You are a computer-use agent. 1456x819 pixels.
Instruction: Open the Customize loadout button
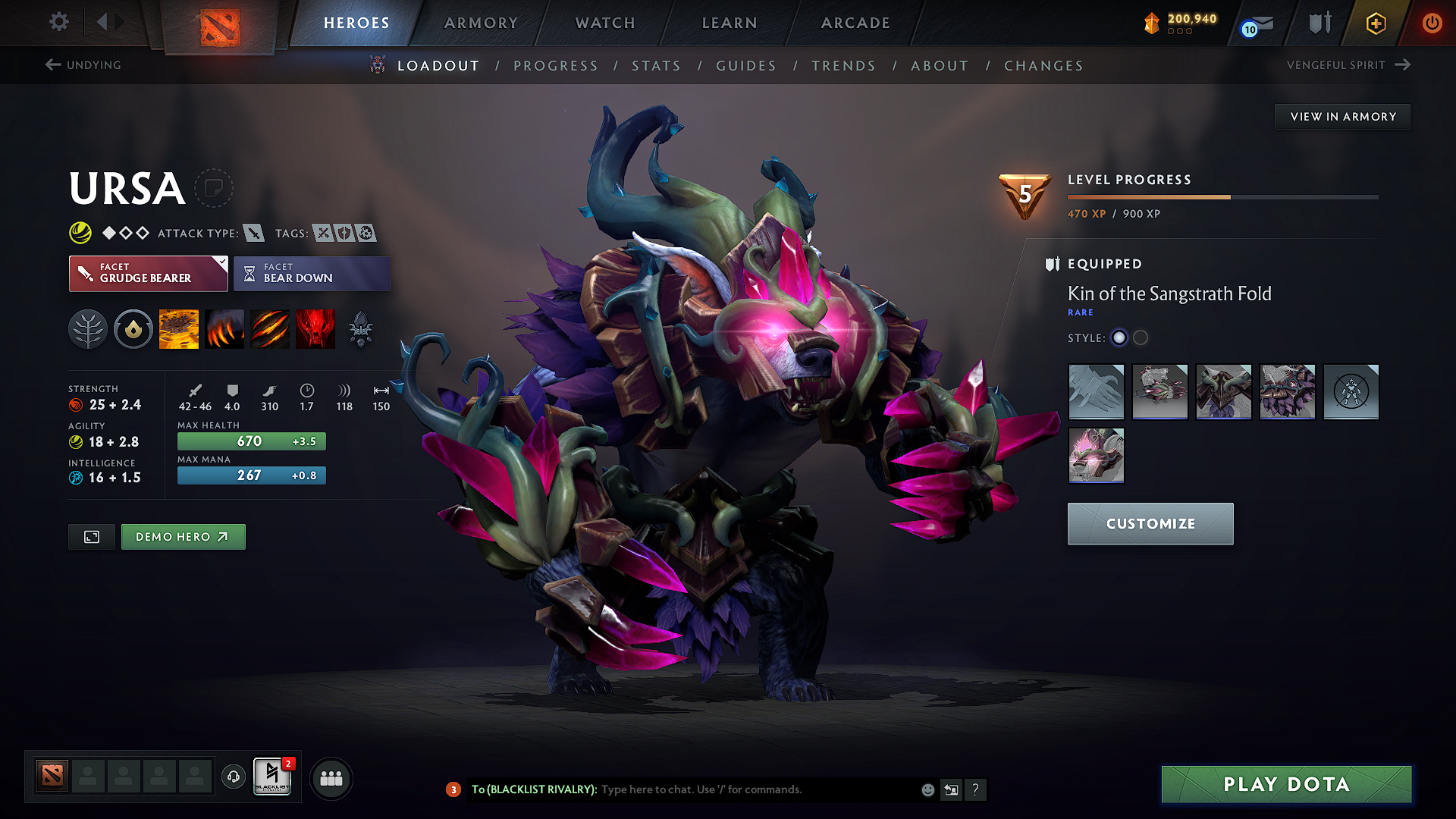point(1150,524)
